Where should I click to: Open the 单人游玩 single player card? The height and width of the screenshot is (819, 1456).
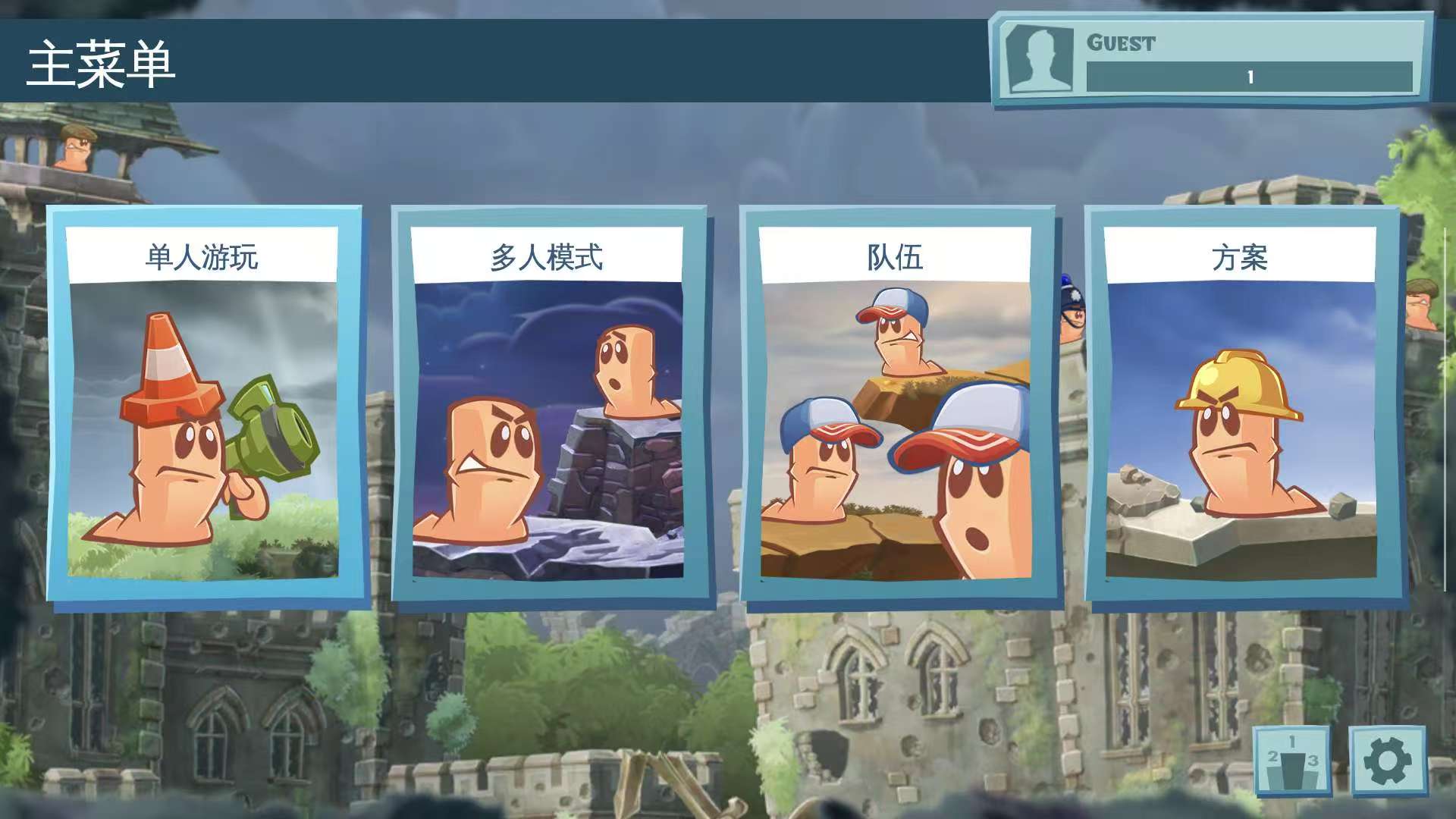click(x=203, y=406)
